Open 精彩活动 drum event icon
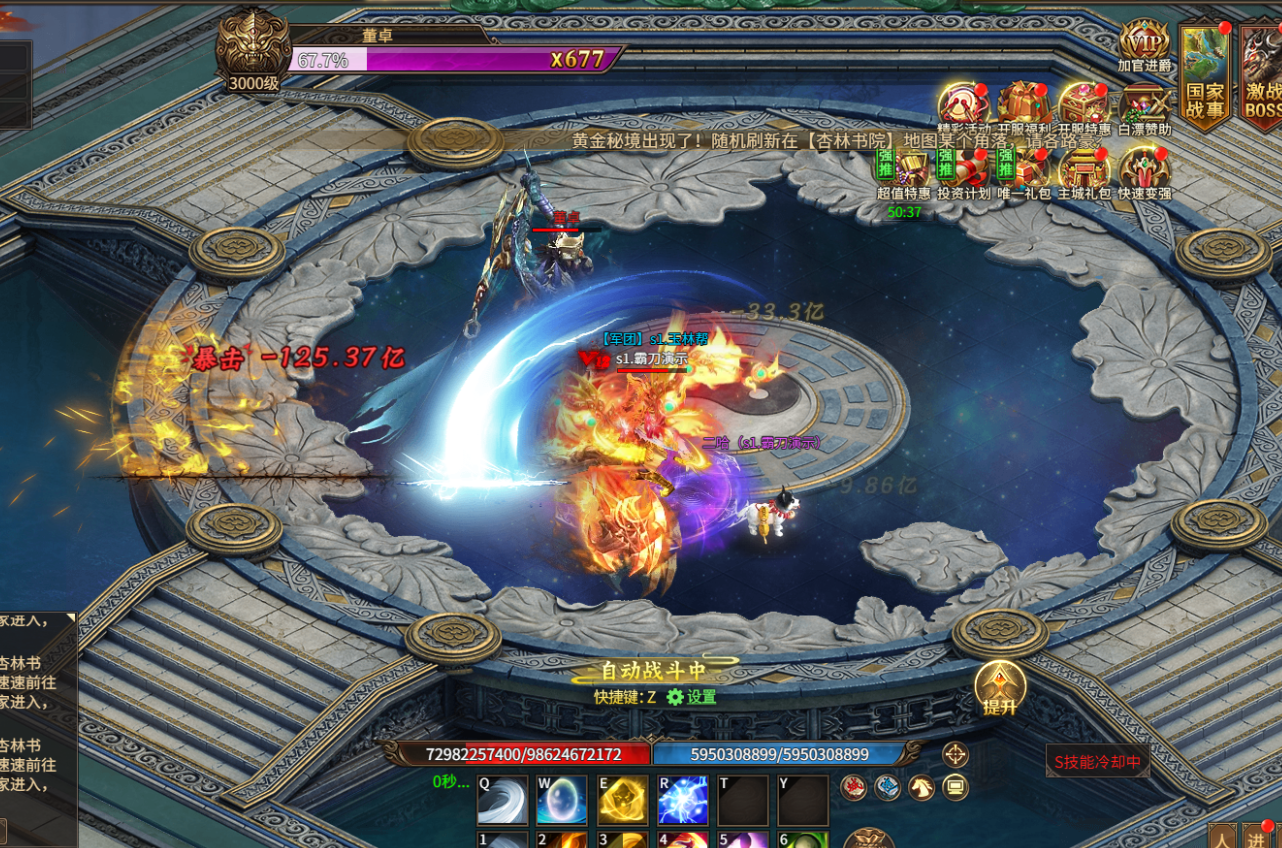This screenshot has width=1282, height=848. click(963, 105)
